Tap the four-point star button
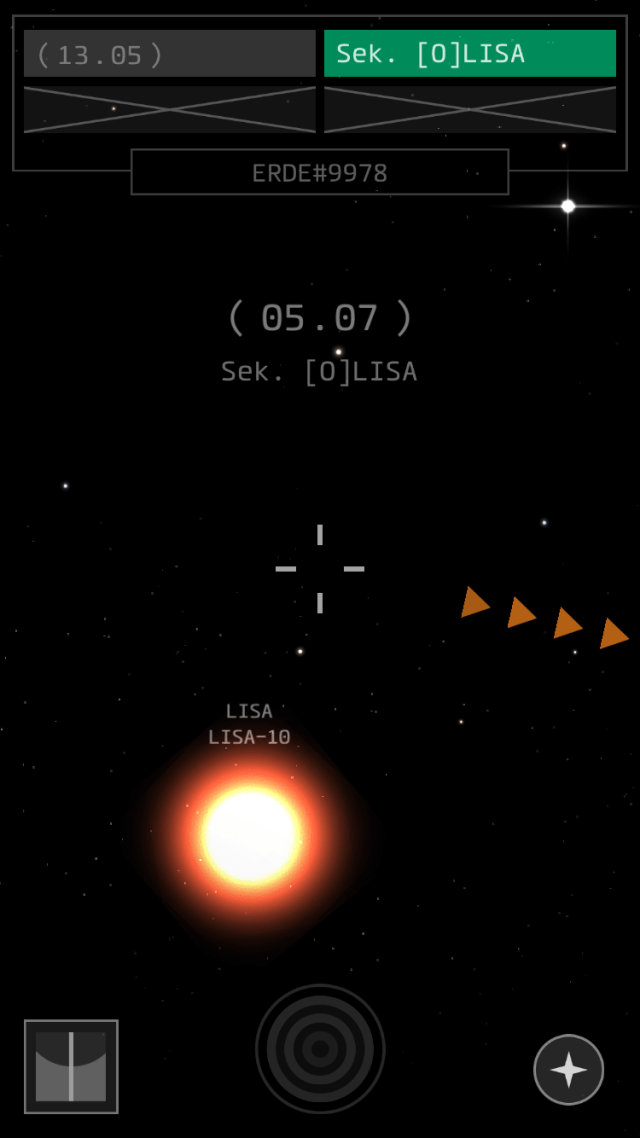 point(568,1070)
